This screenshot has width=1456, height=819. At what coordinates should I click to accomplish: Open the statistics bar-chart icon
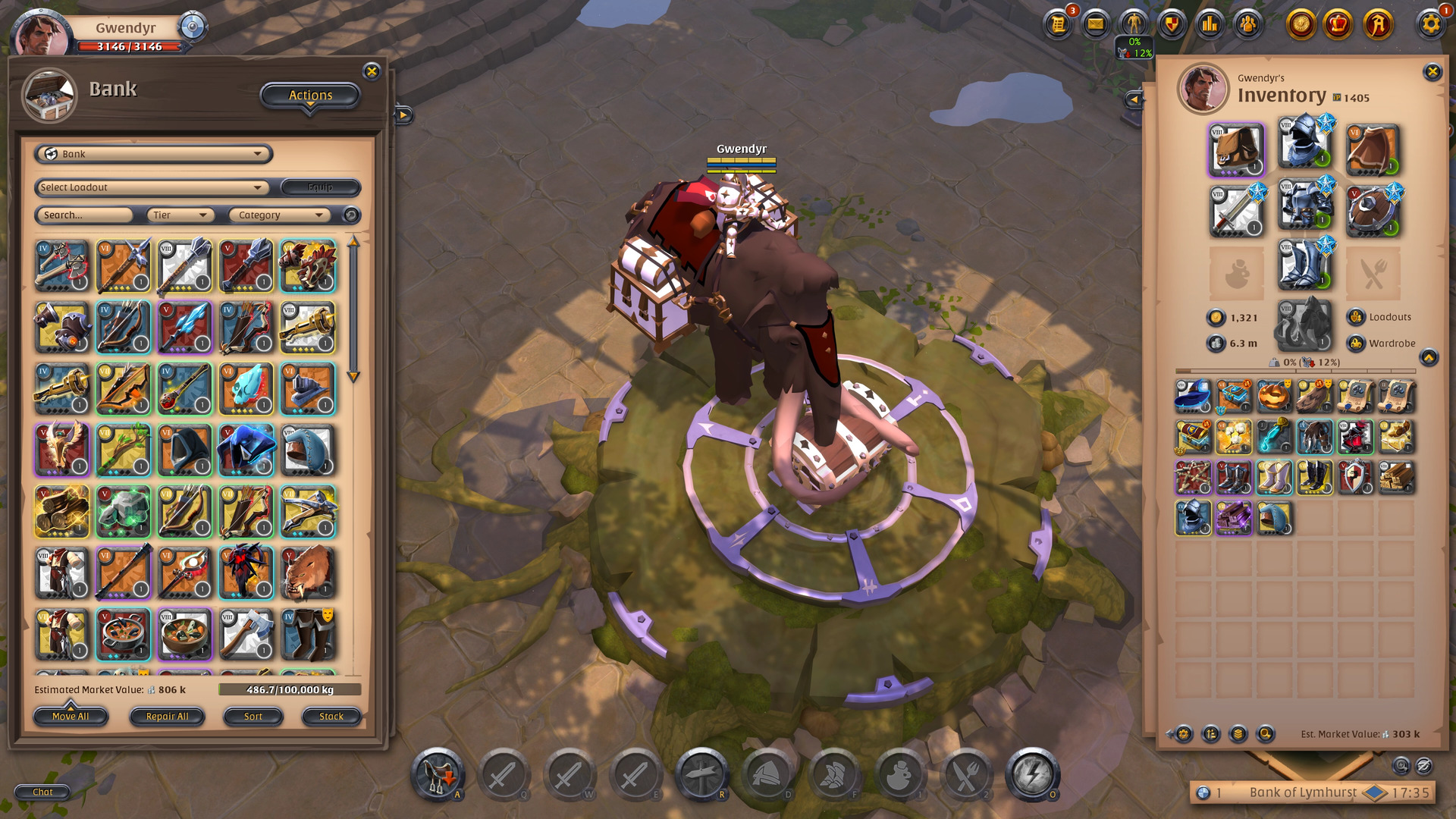1210,24
